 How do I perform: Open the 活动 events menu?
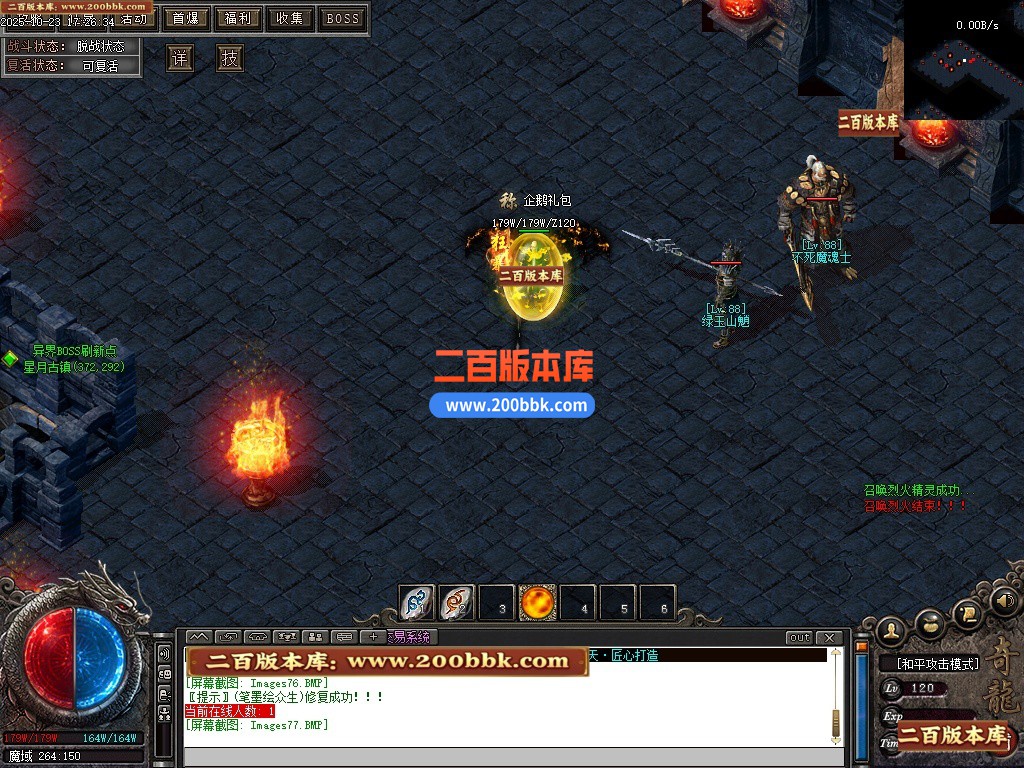[x=134, y=19]
